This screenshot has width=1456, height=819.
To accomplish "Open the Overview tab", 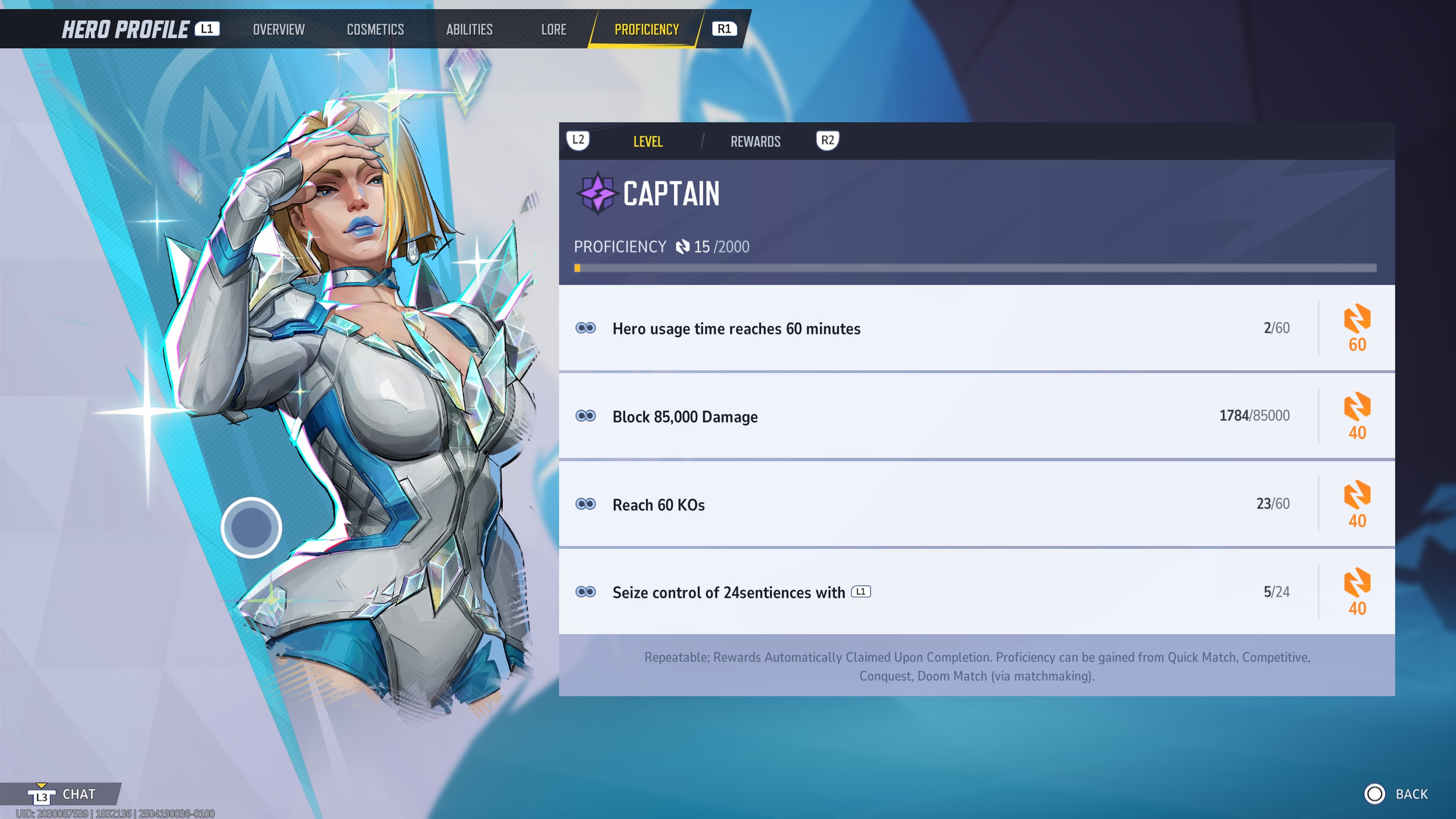I will pos(279,30).
